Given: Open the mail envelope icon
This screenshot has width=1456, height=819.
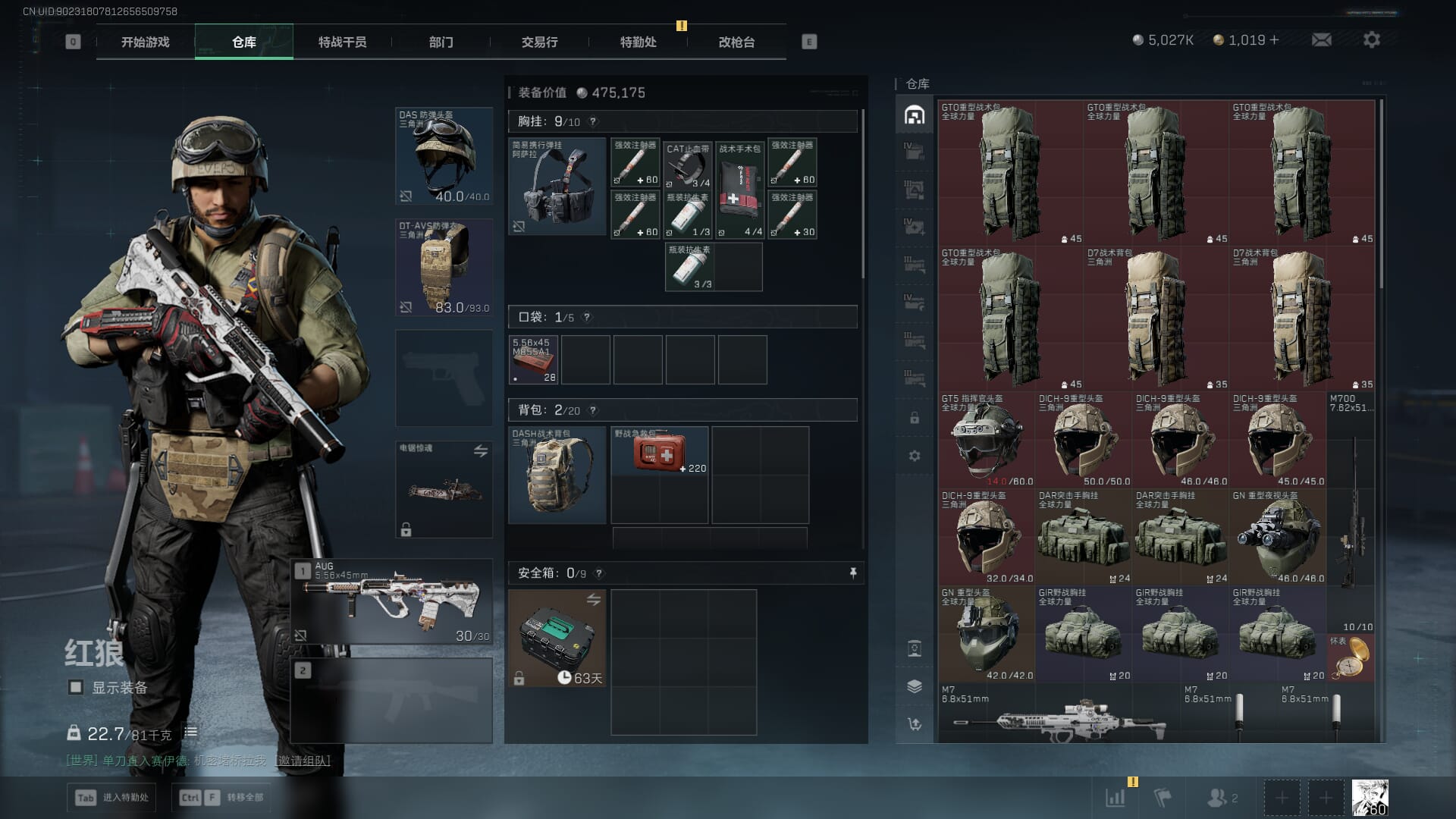Looking at the screenshot, I should point(1321,40).
